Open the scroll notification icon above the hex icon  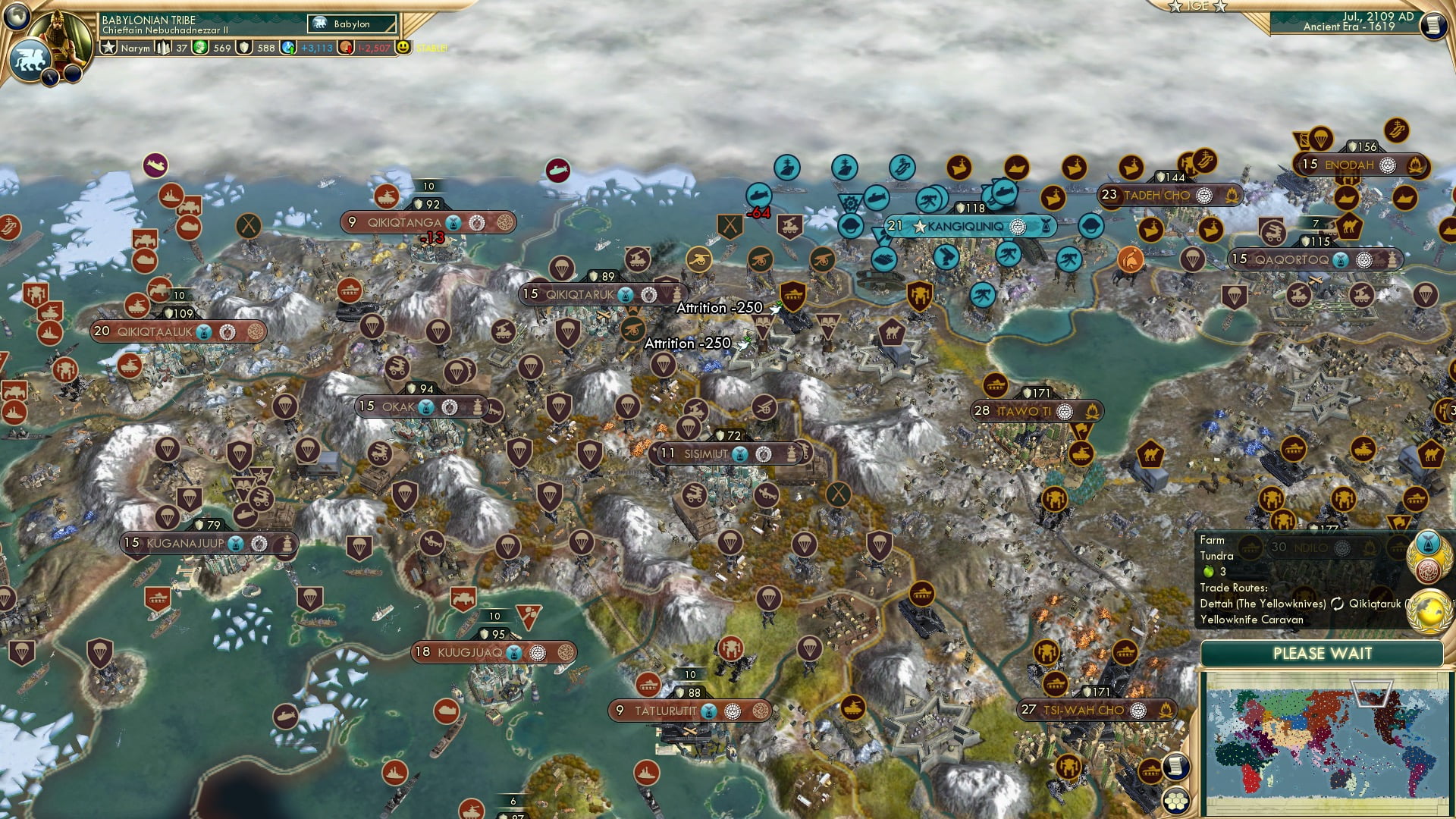1177,767
